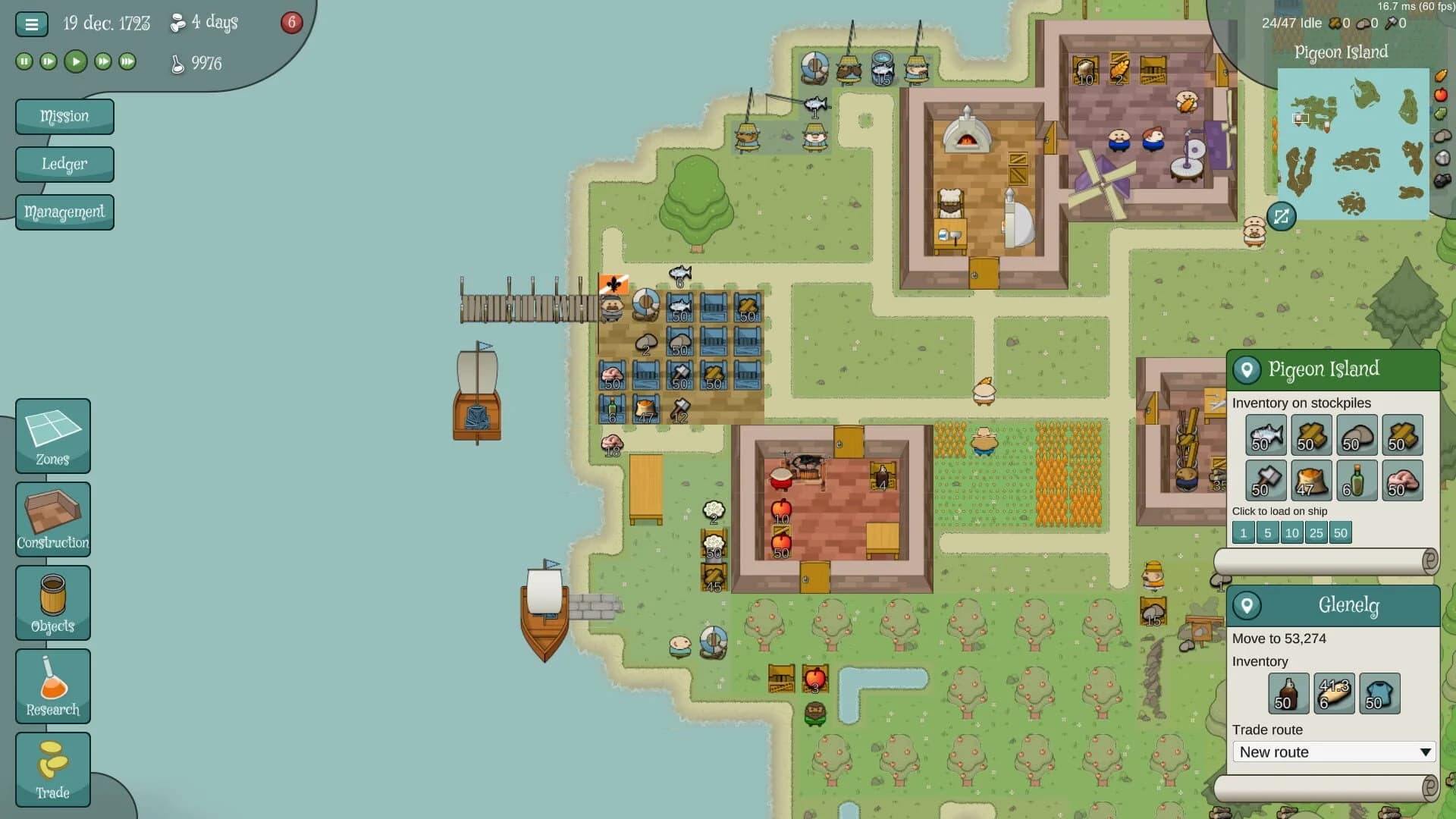Select the green bottle inventory icon showing 6
1456x819 pixels.
pyautogui.click(x=1357, y=481)
